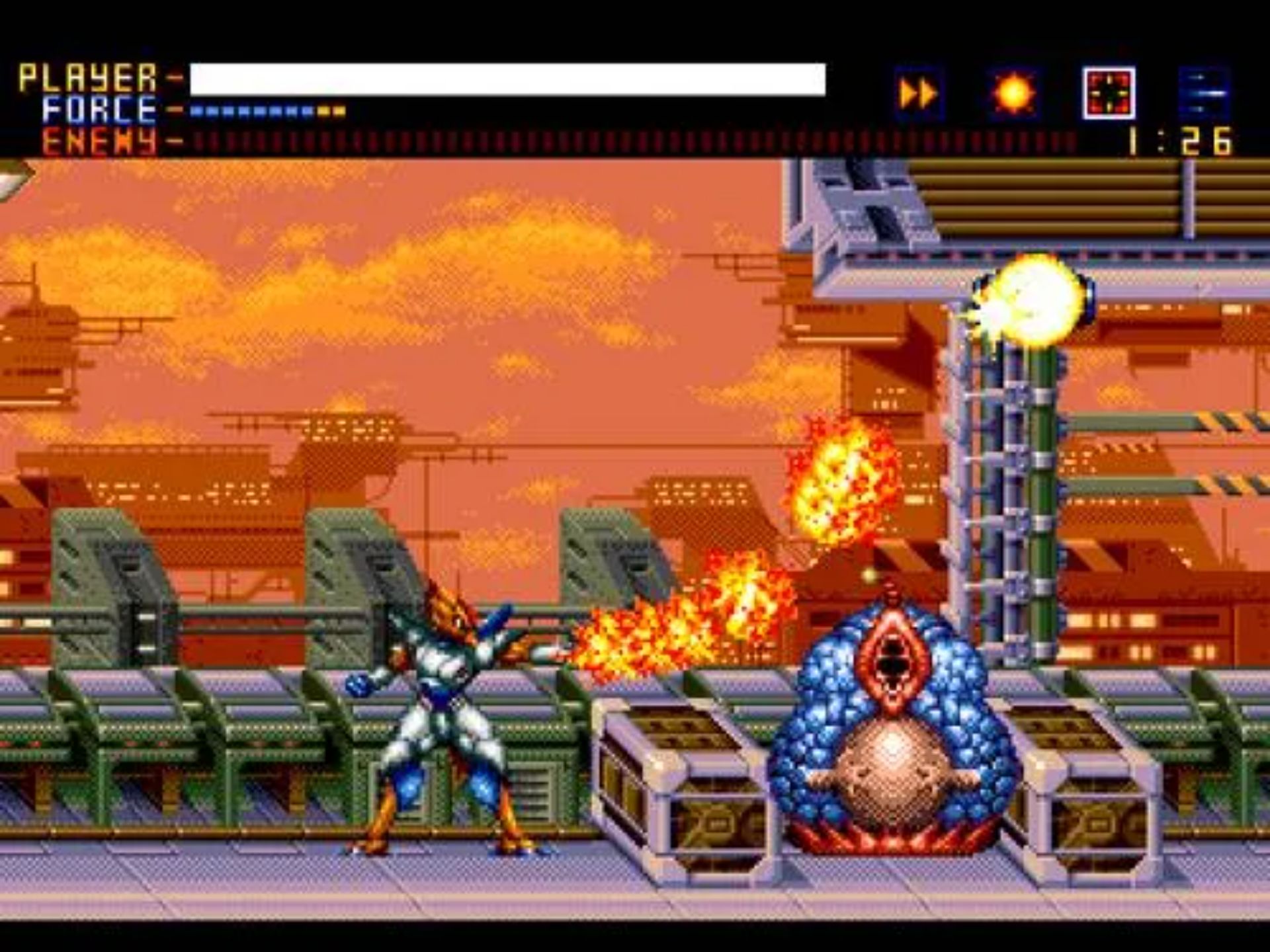Image resolution: width=1270 pixels, height=952 pixels.
Task: Switch to the blue lancer beam weapon
Action: point(1205,94)
